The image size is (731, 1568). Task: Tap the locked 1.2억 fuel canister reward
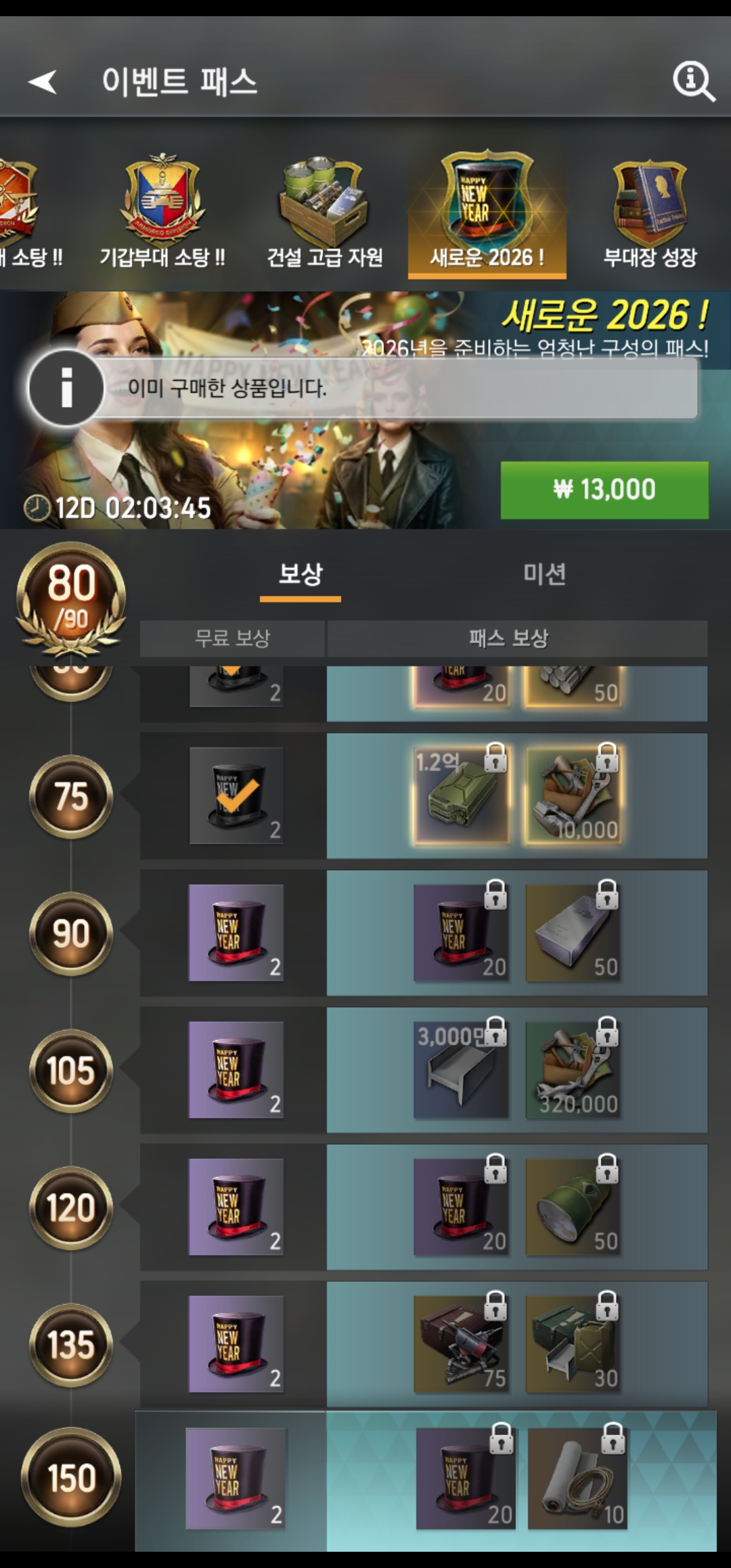click(461, 796)
